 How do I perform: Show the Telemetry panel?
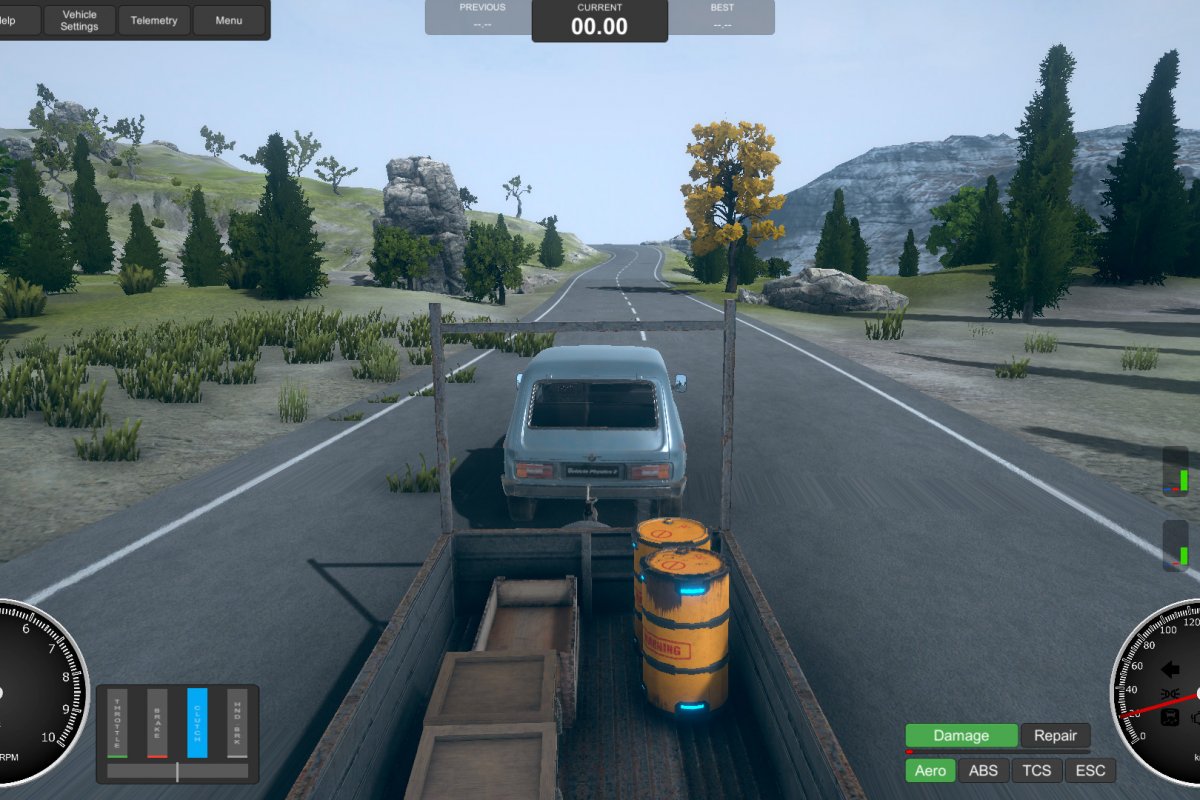[x=154, y=20]
